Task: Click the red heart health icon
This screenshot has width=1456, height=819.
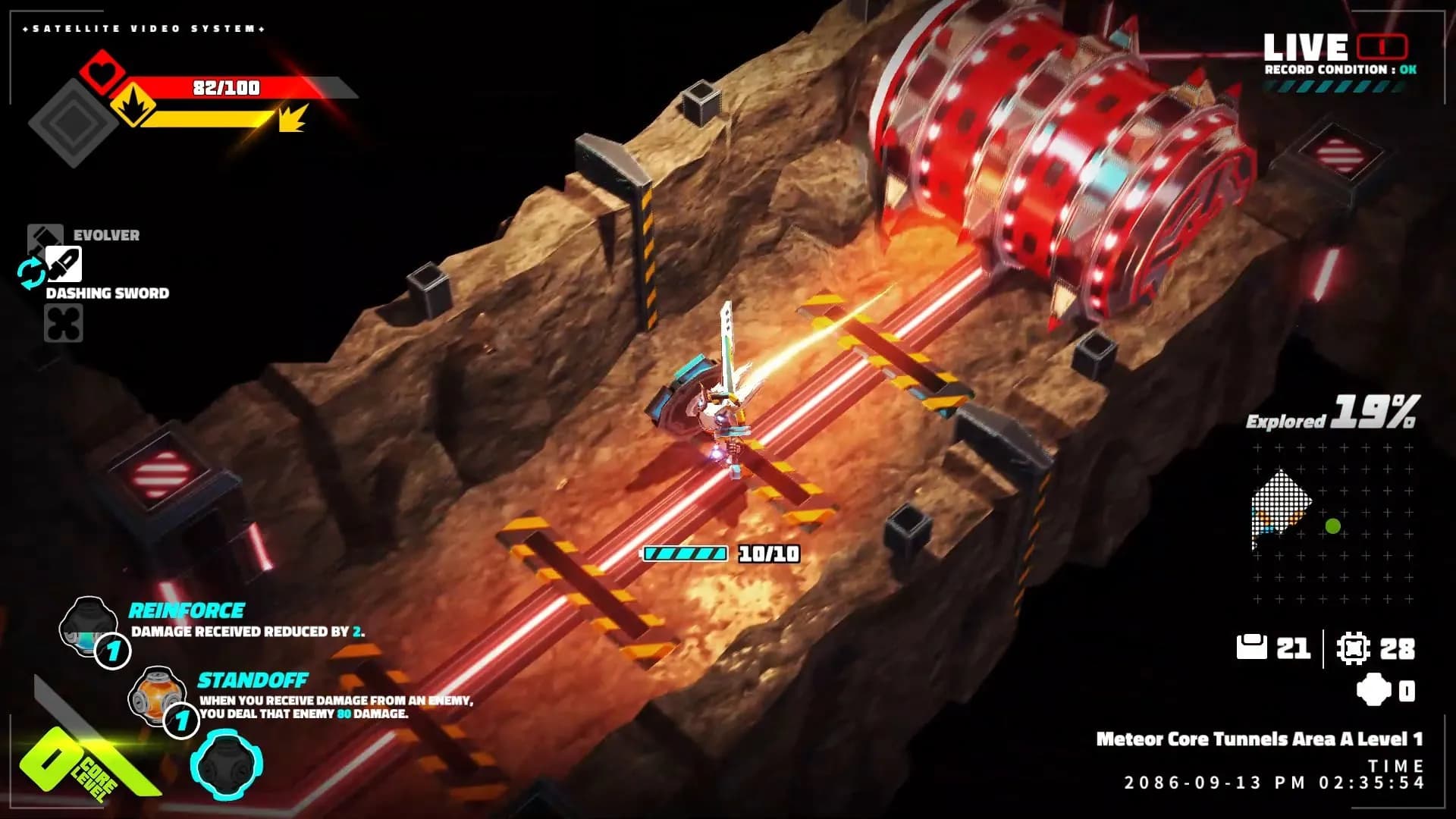Action: click(x=102, y=71)
